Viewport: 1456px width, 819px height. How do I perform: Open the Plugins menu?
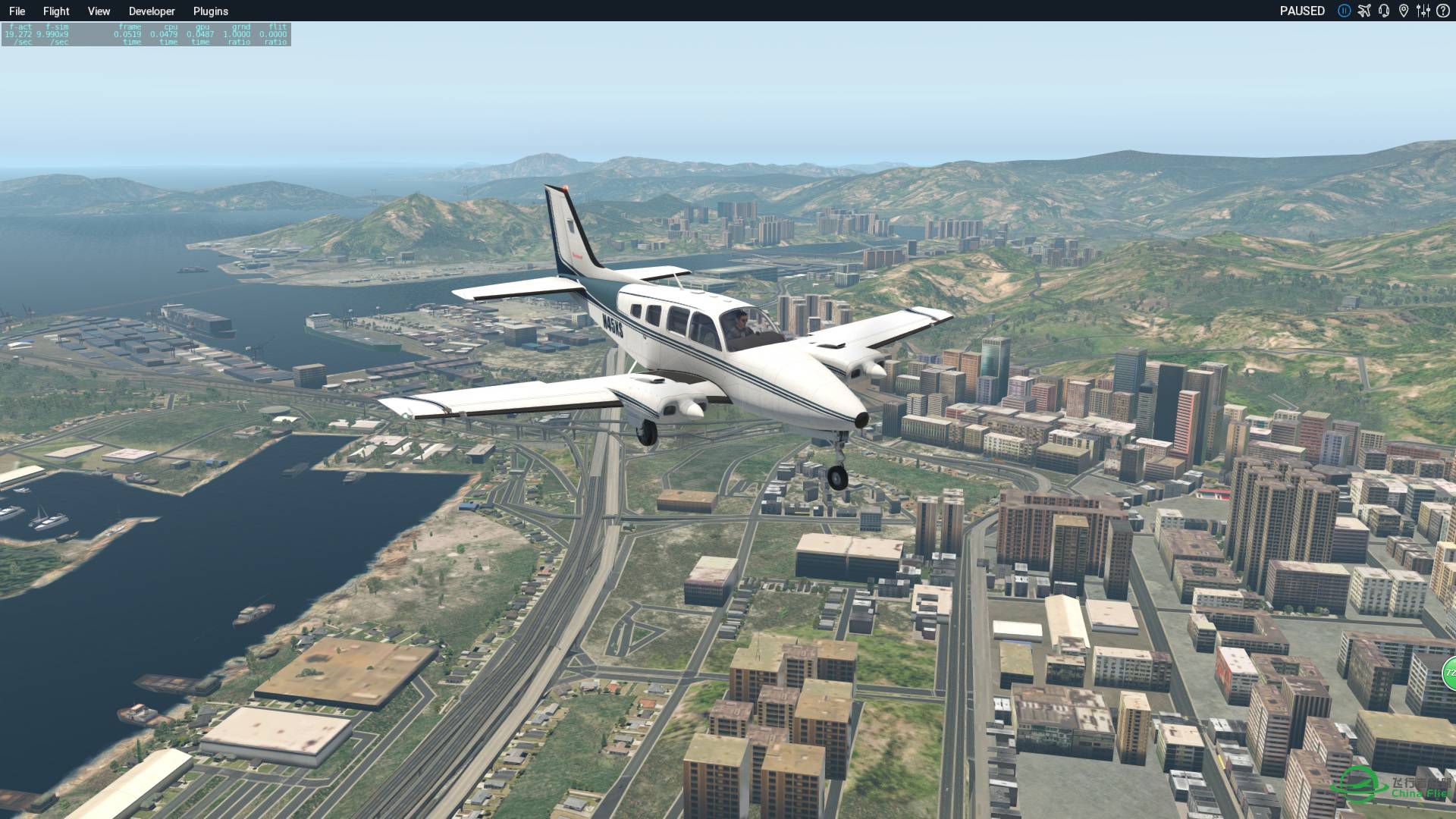pos(210,11)
